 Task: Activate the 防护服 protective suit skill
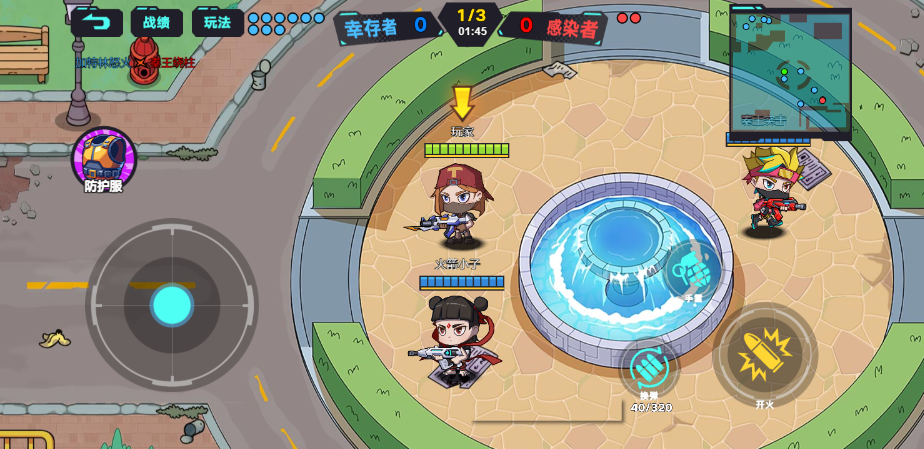pos(103,158)
